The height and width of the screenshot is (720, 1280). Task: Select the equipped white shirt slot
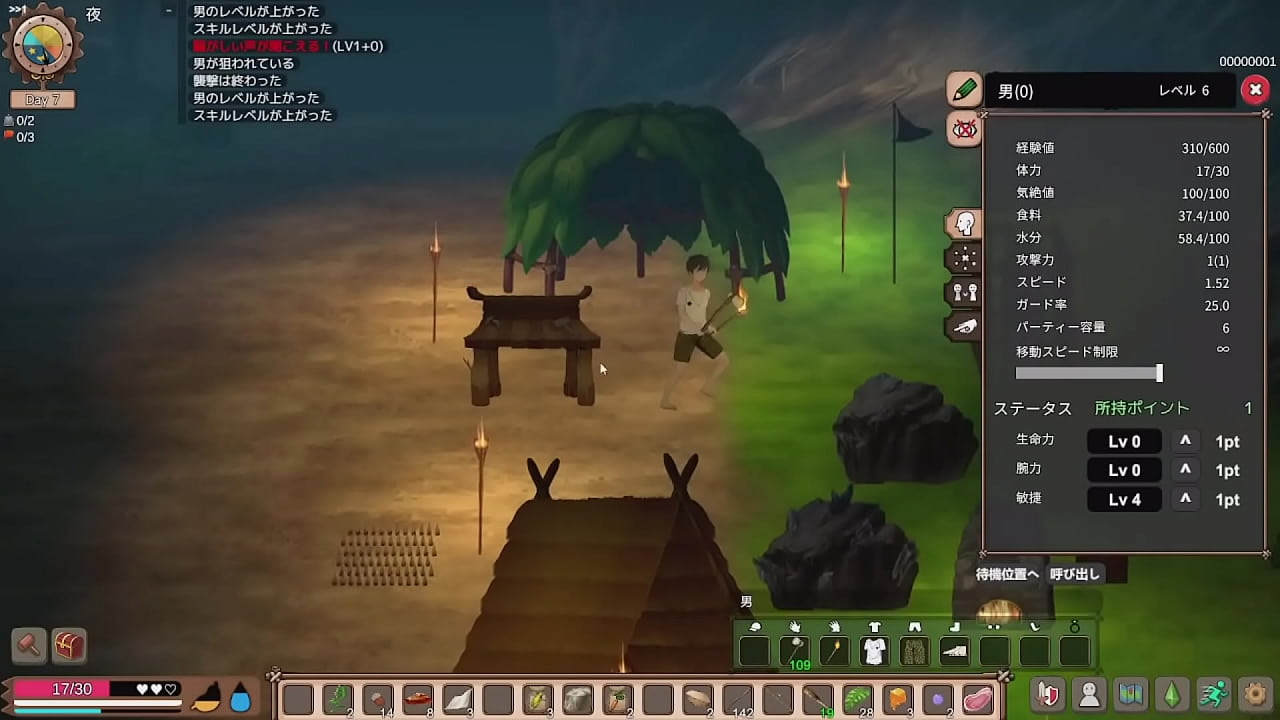[x=874, y=651]
